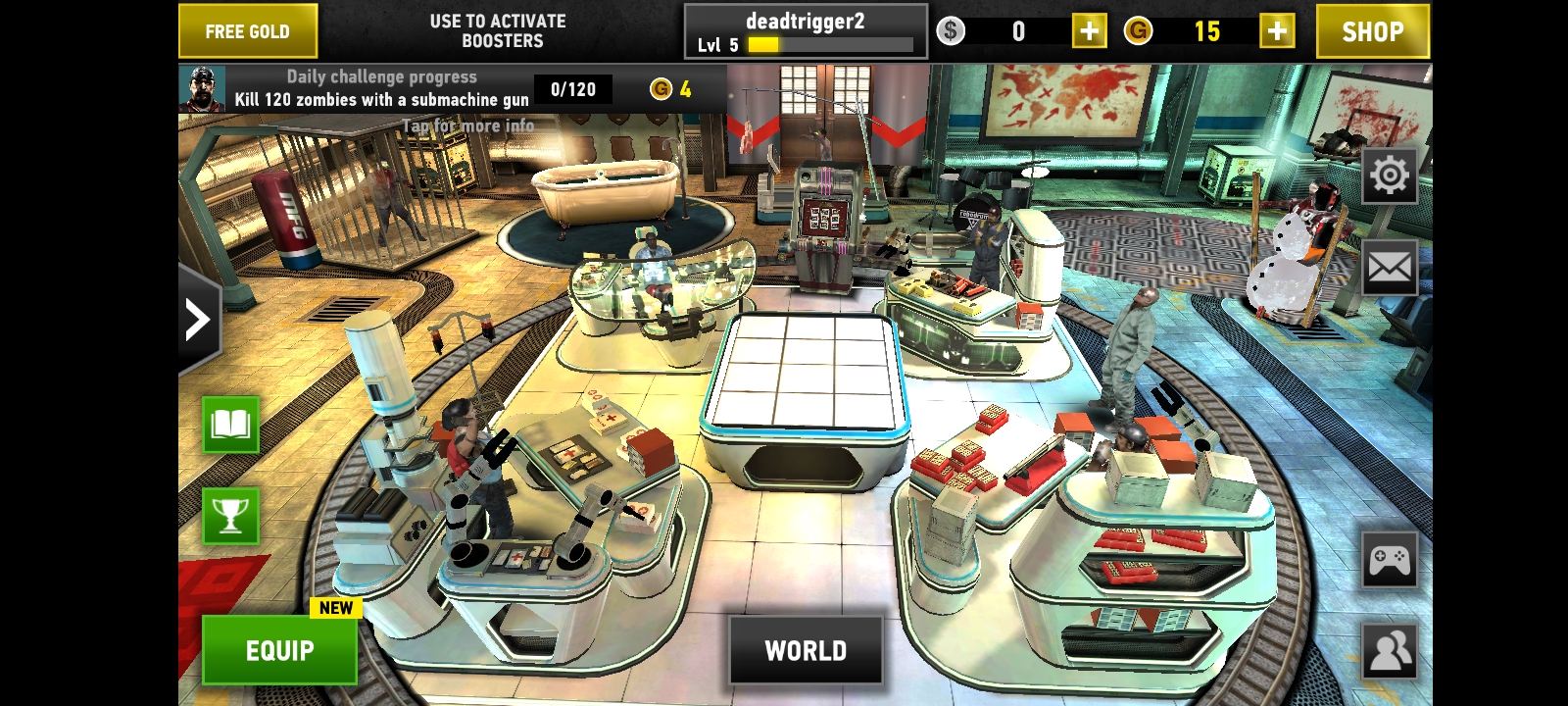View achievements via the trophy icon

[x=230, y=516]
